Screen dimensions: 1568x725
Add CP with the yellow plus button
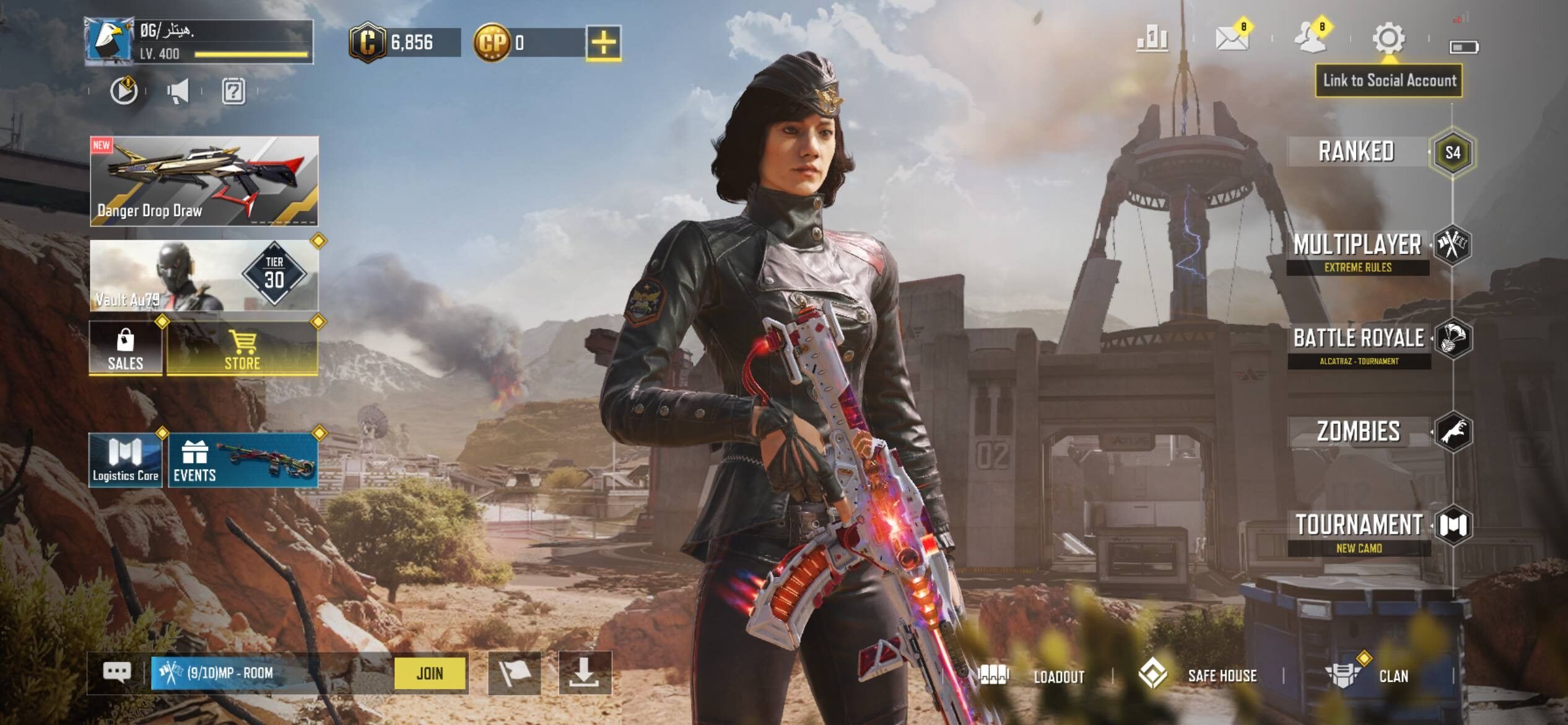coord(604,43)
